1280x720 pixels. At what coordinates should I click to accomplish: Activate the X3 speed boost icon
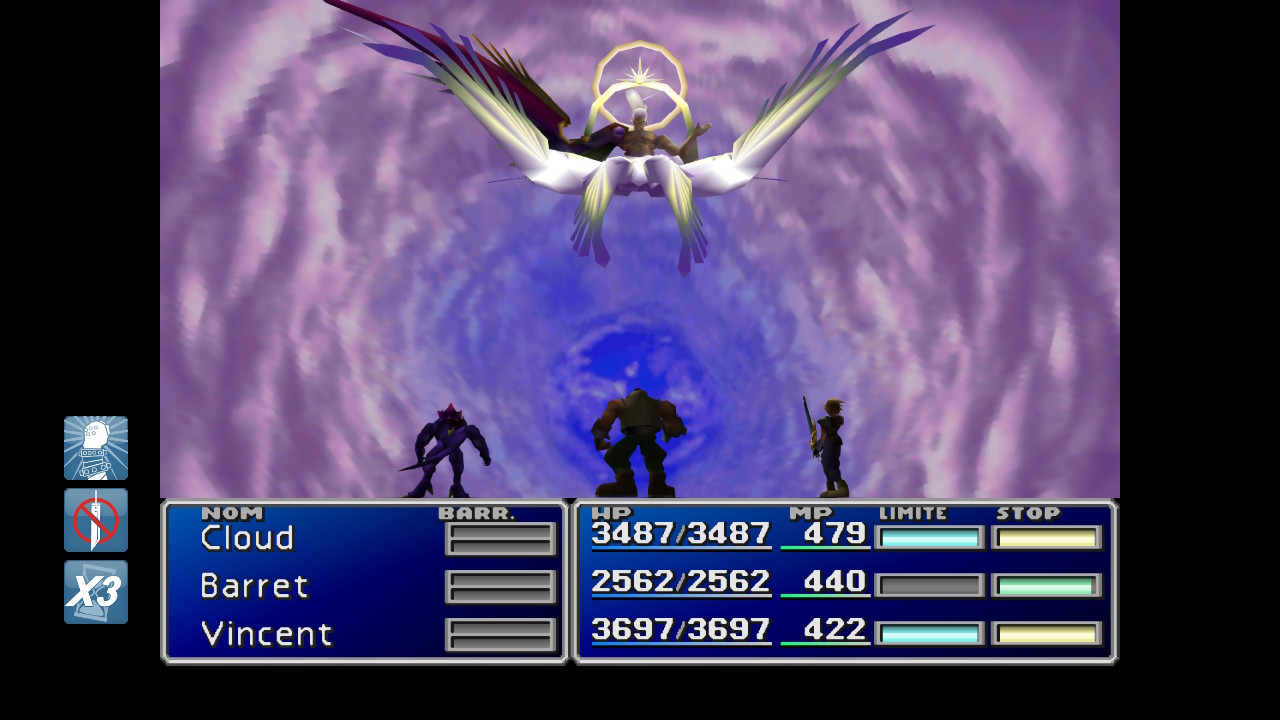96,592
